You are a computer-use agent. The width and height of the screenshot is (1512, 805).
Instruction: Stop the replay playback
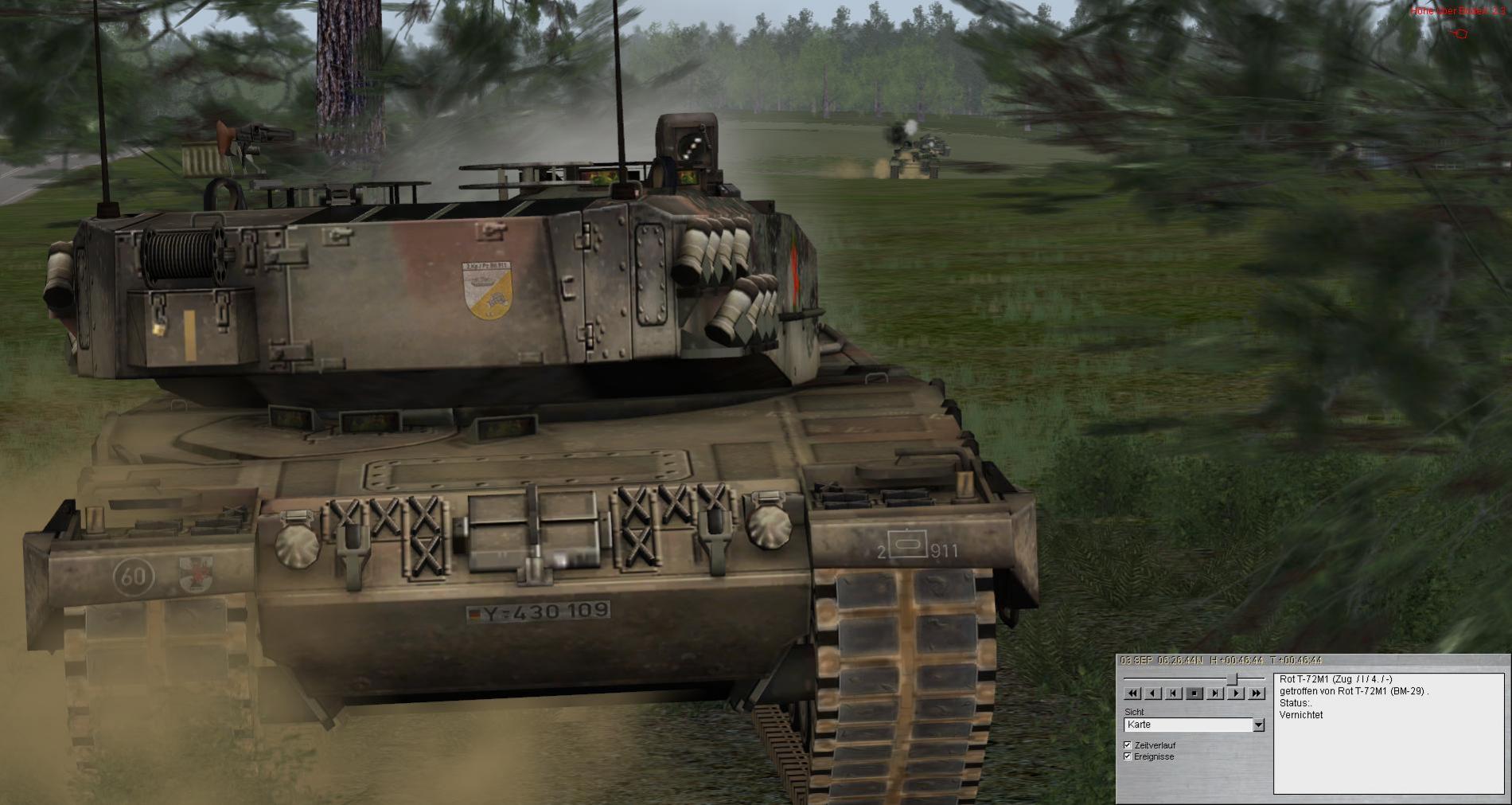point(1194,694)
